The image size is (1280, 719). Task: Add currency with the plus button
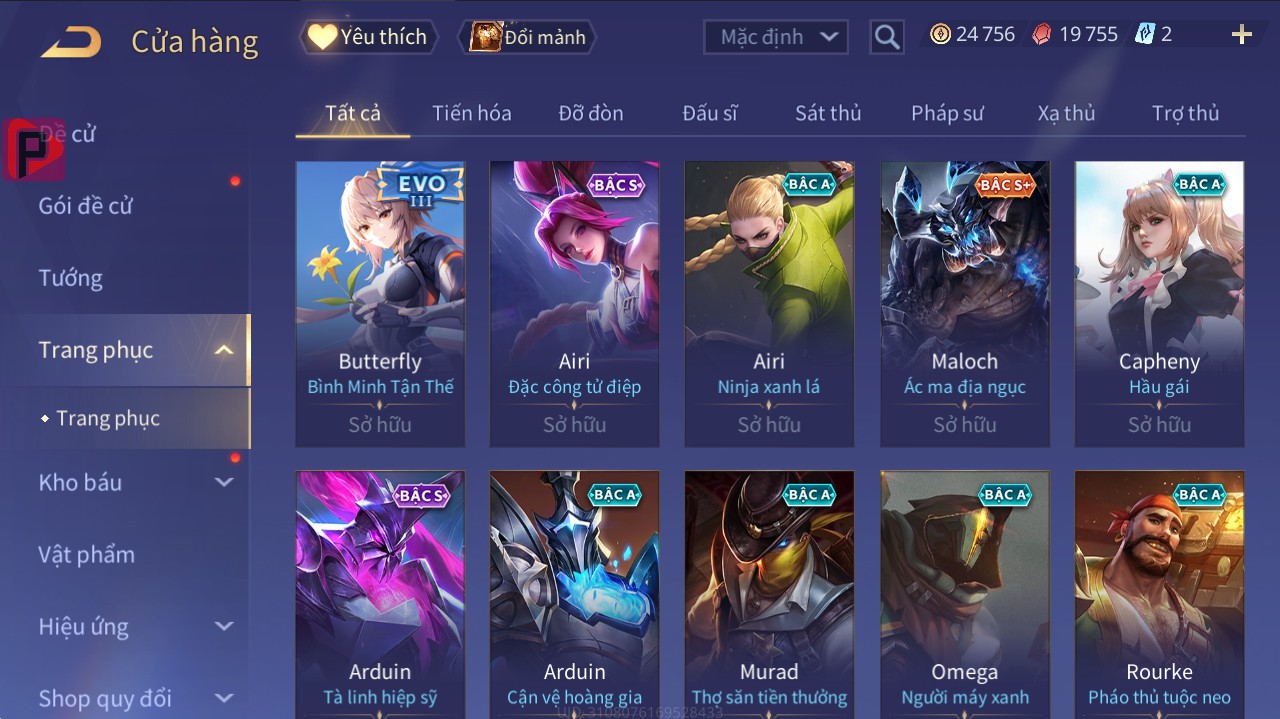pos(1242,35)
